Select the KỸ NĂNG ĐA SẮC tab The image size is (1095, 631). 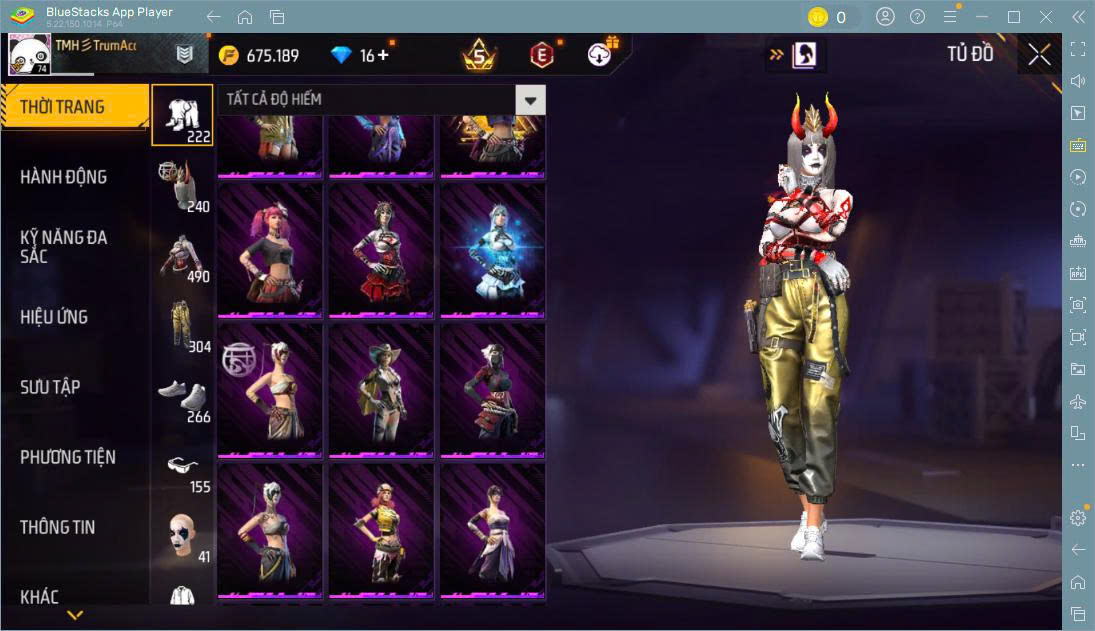click(64, 246)
